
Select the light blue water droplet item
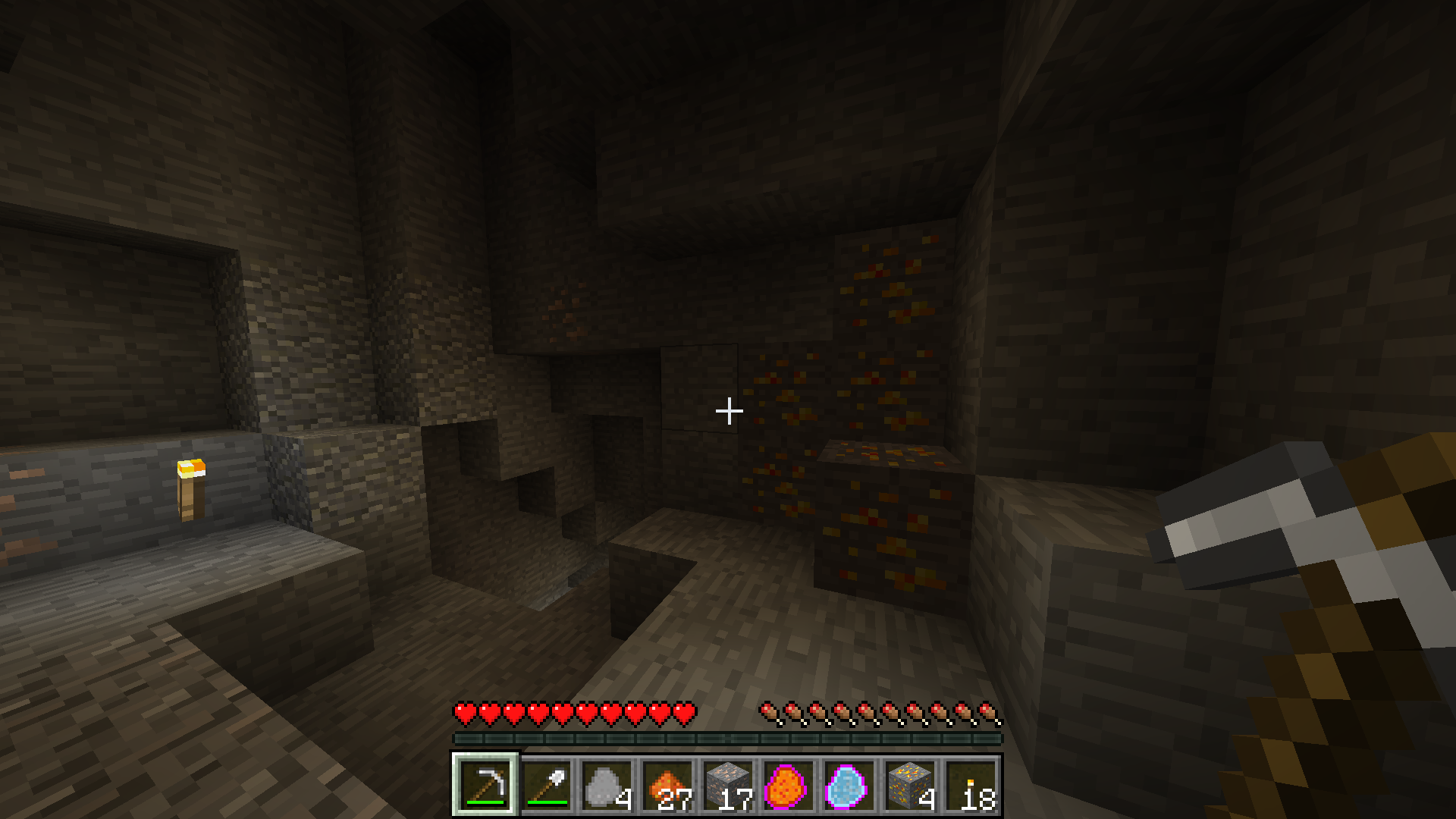tap(849, 785)
